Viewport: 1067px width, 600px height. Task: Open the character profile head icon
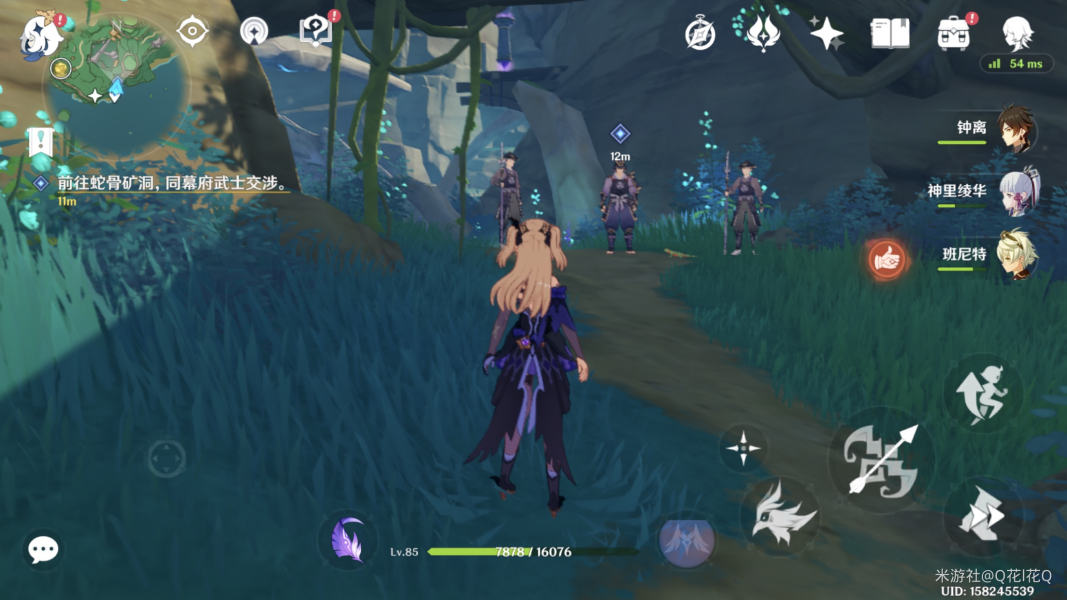pyautogui.click(x=1016, y=34)
